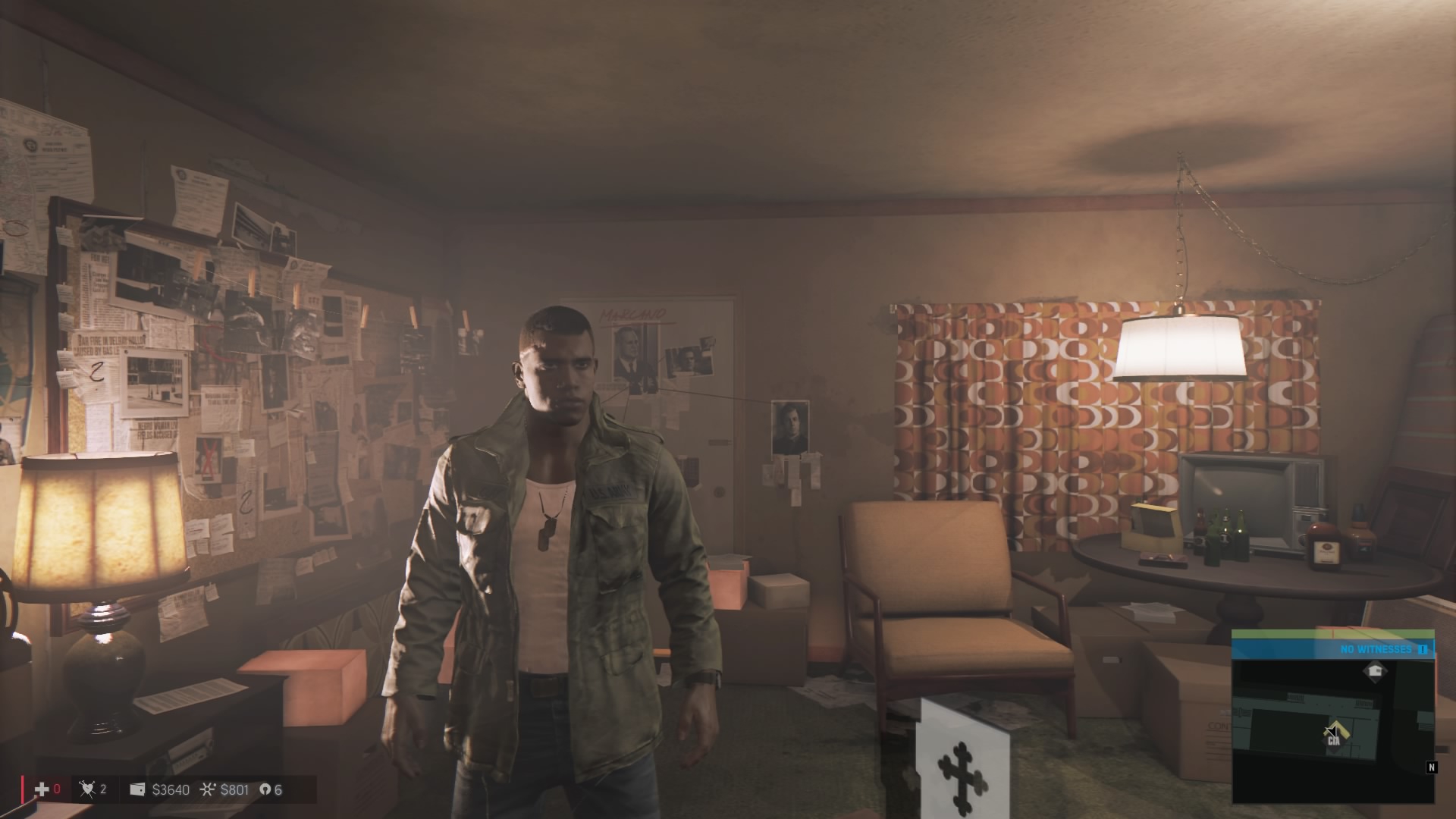Click the minimap in the corner

(x=1332, y=730)
